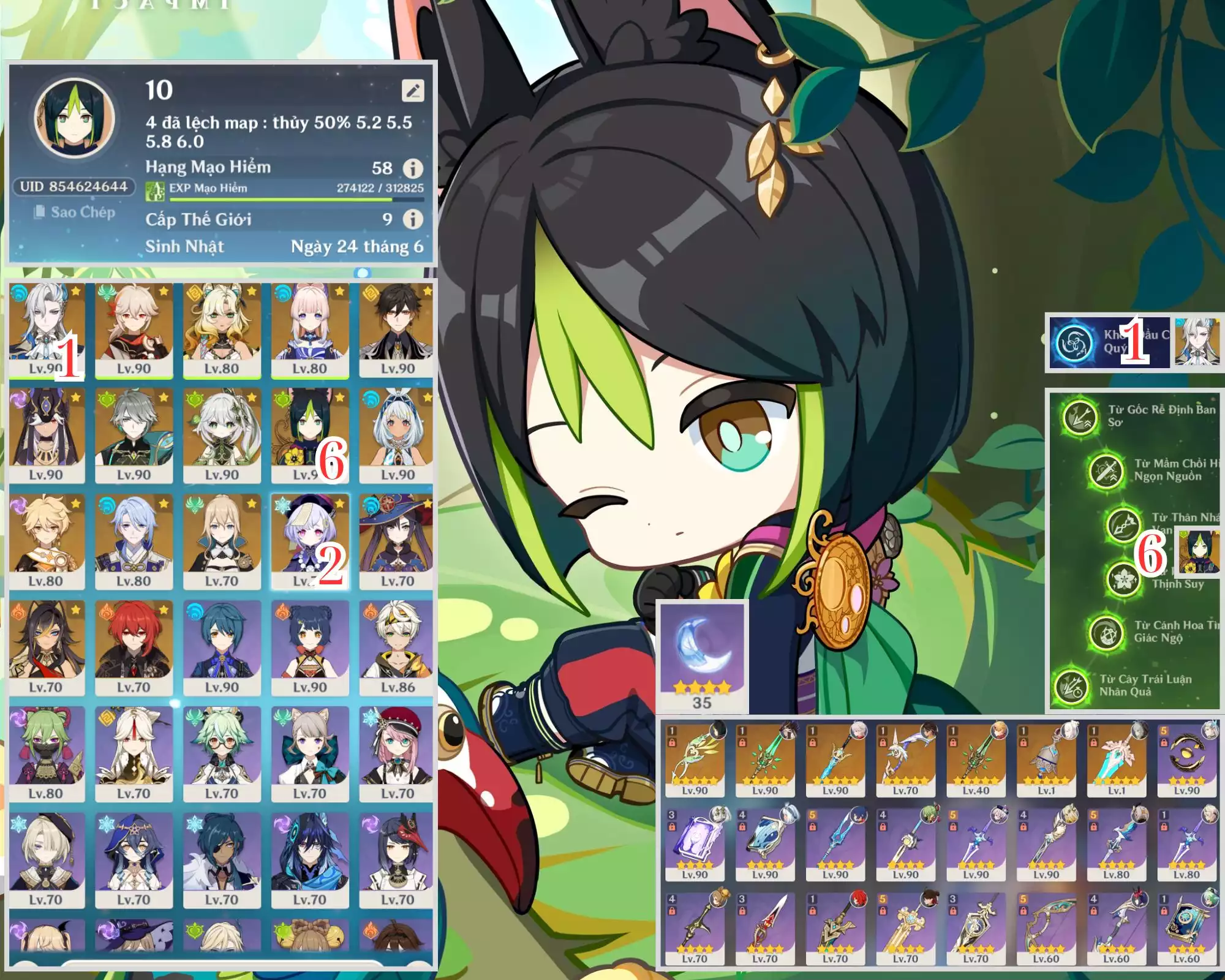This screenshot has height=980, width=1225.
Task: Open Diluc's Lv.70 character card
Action: point(134,648)
